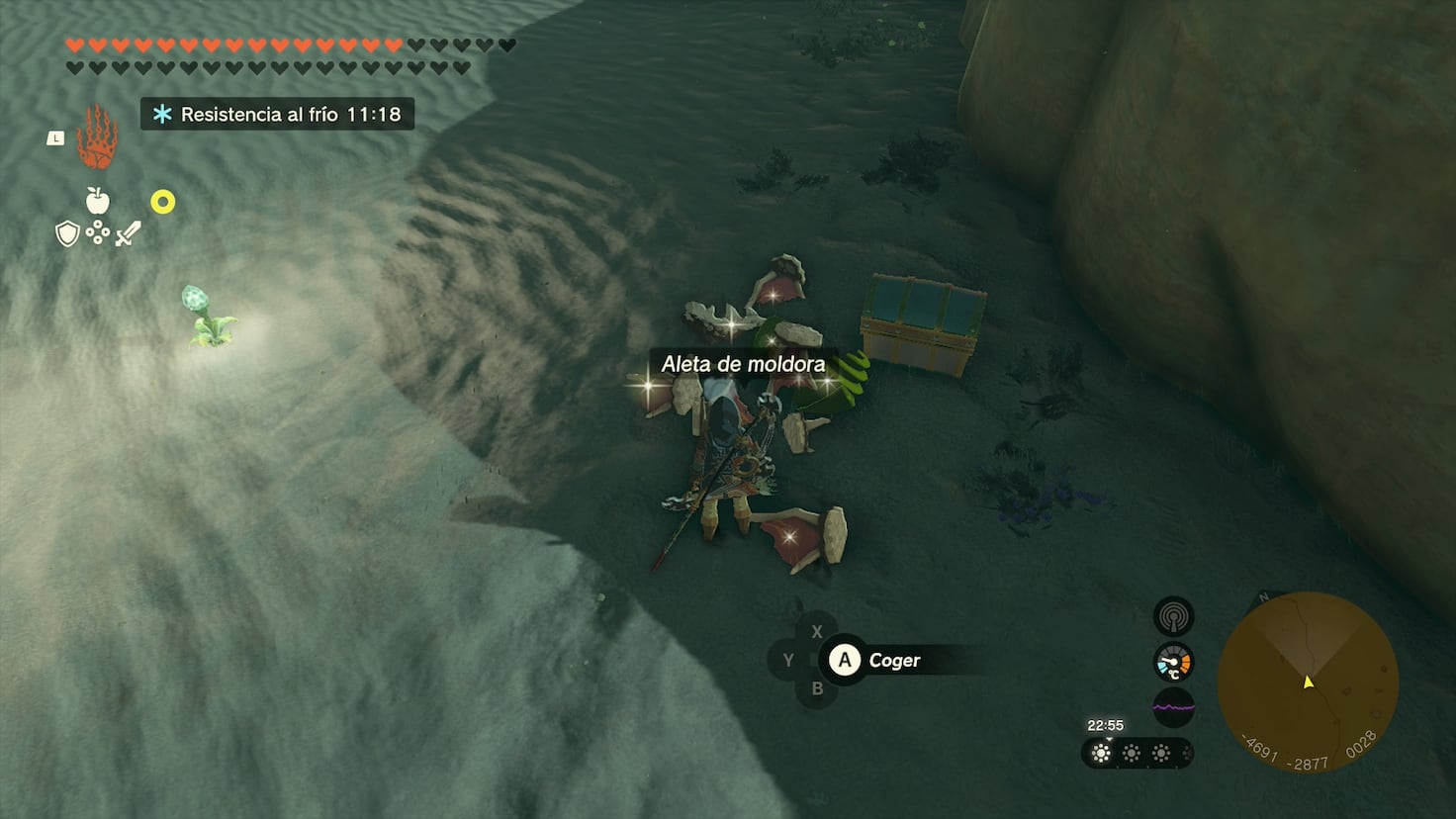
Task: Click the first battery charge segment
Action: point(1102,754)
